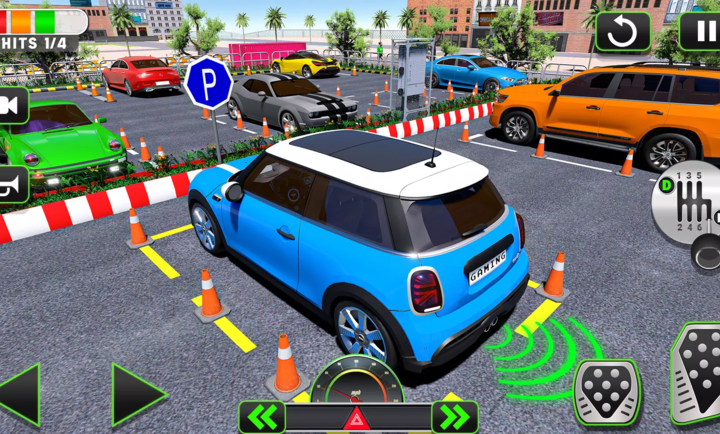Toggle the red hazard warning triangle
This screenshot has height=434, width=720.
coord(355,418)
